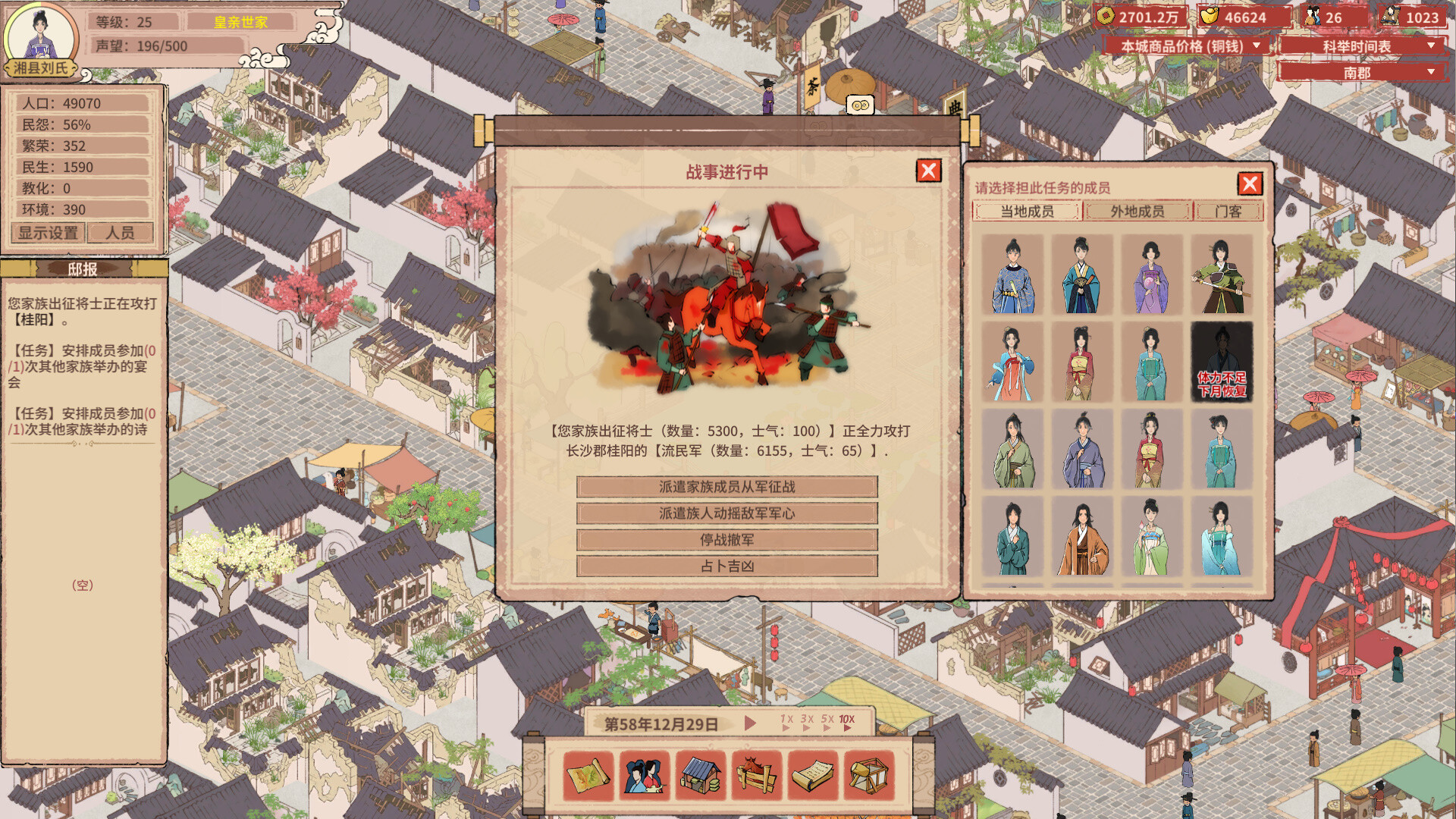Select the 门客 tab
This screenshot has height=819, width=1456.
point(1228,212)
